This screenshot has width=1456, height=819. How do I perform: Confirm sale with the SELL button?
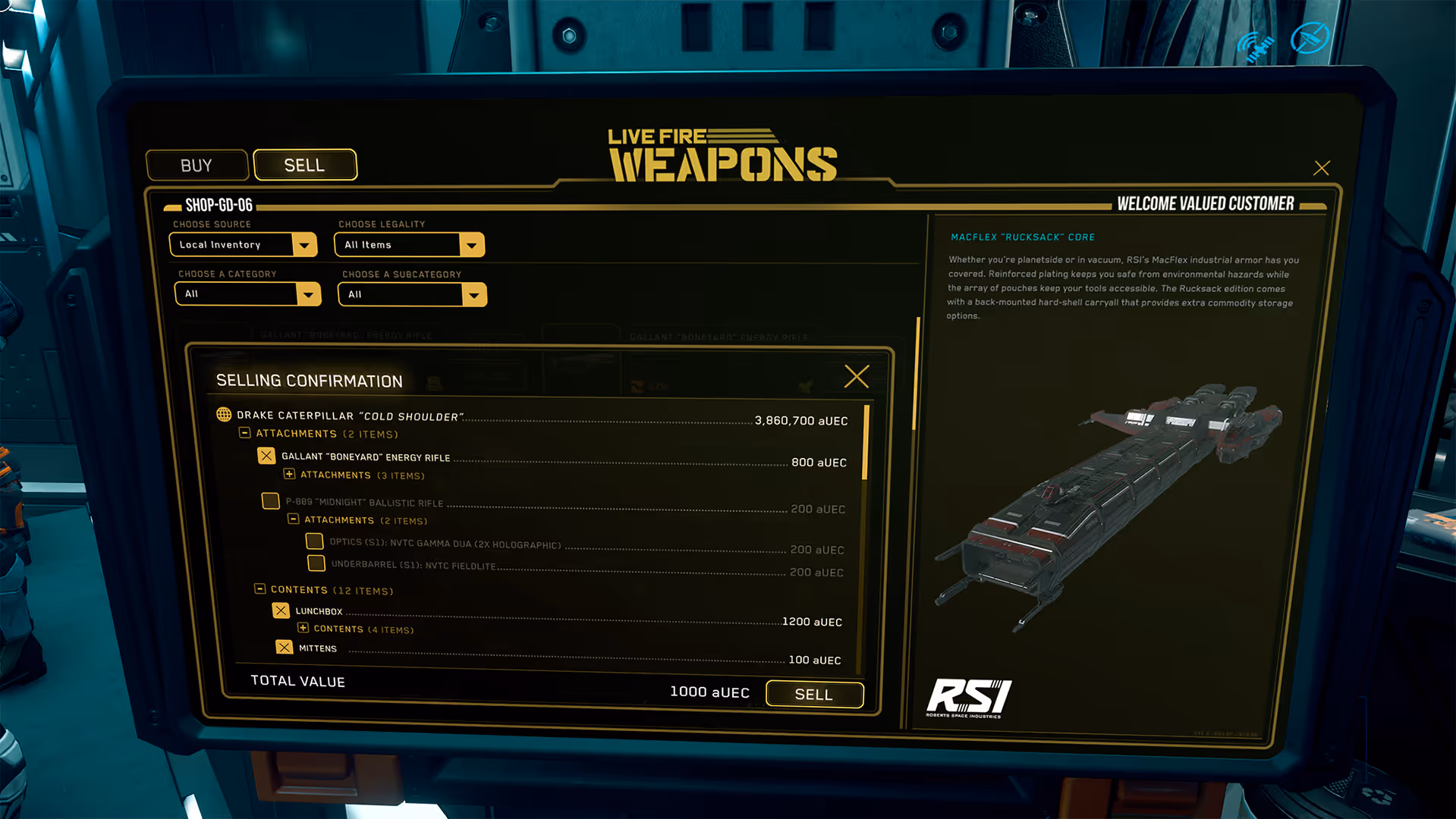(814, 694)
